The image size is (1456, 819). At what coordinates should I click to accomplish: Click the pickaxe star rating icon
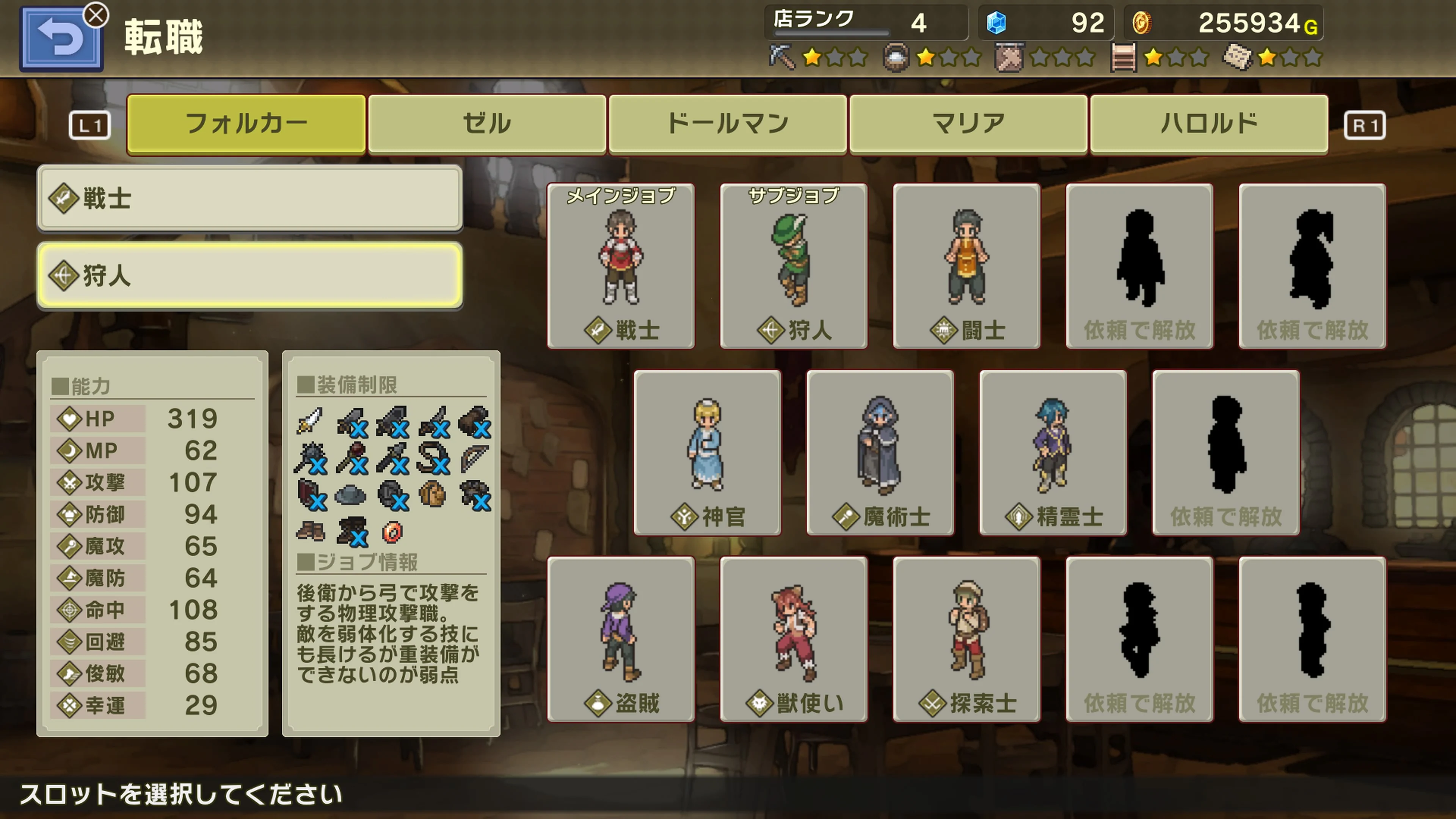(783, 56)
